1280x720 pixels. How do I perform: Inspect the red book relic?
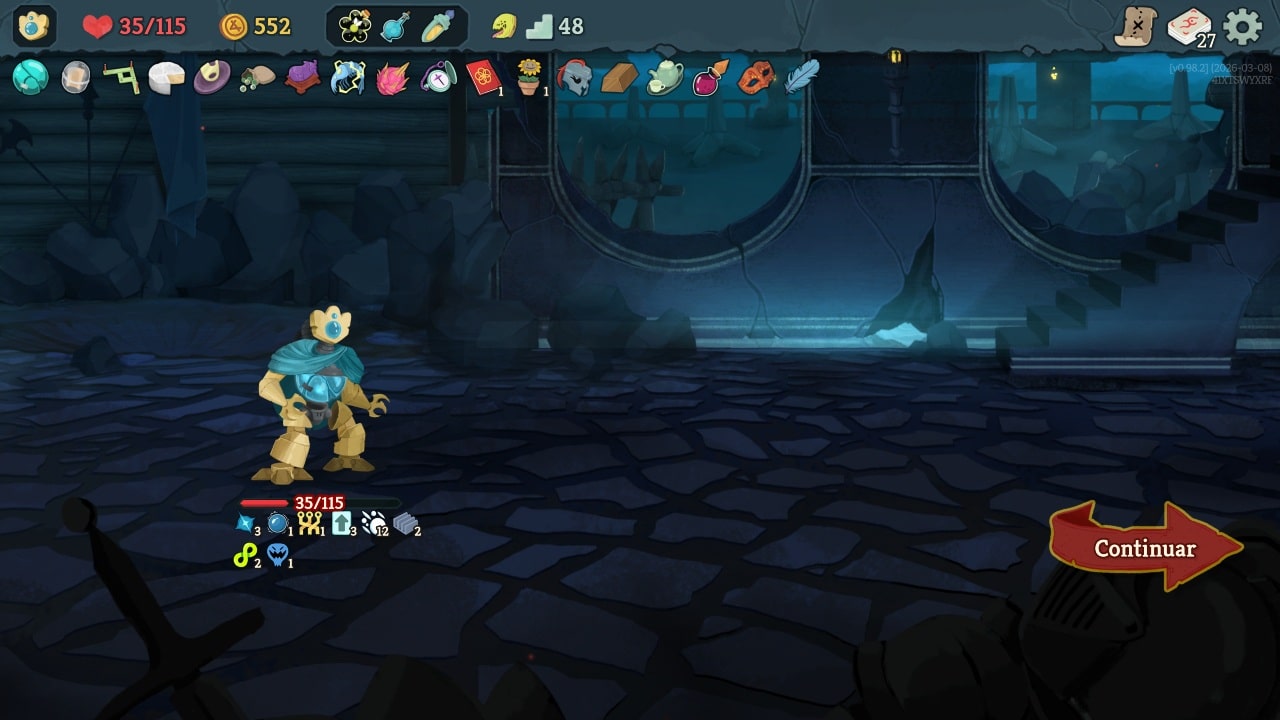click(484, 77)
